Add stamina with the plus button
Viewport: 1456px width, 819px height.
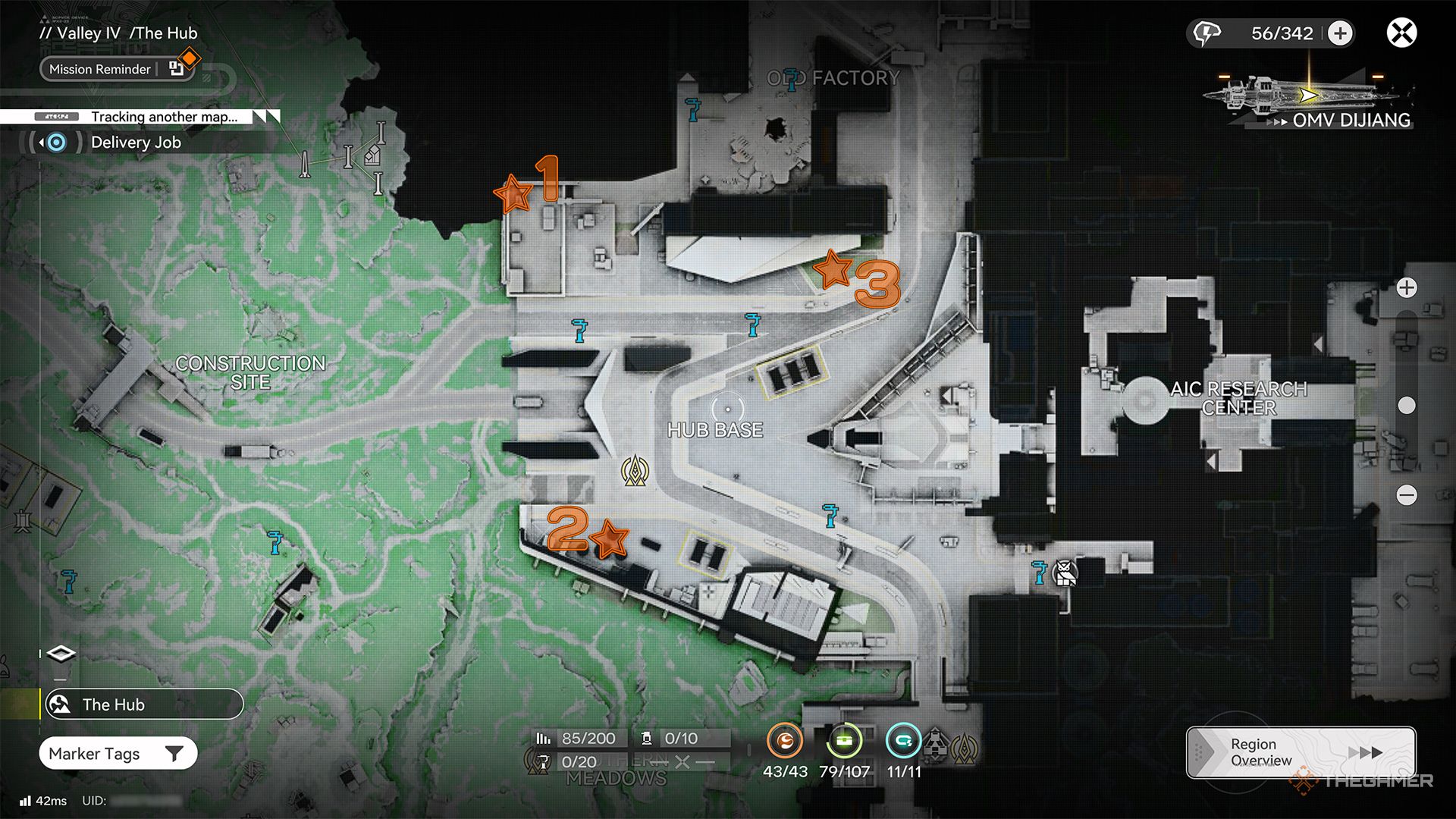1340,33
